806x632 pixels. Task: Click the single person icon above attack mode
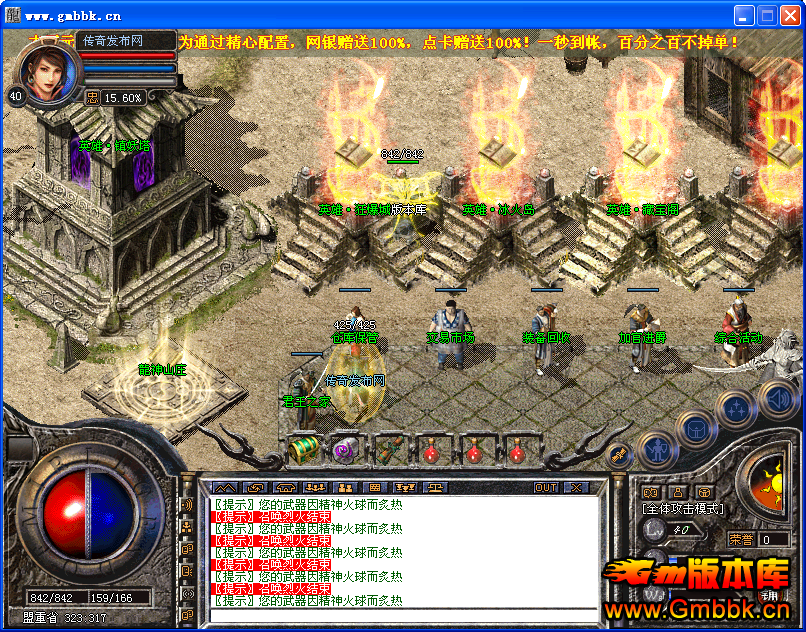tap(677, 492)
